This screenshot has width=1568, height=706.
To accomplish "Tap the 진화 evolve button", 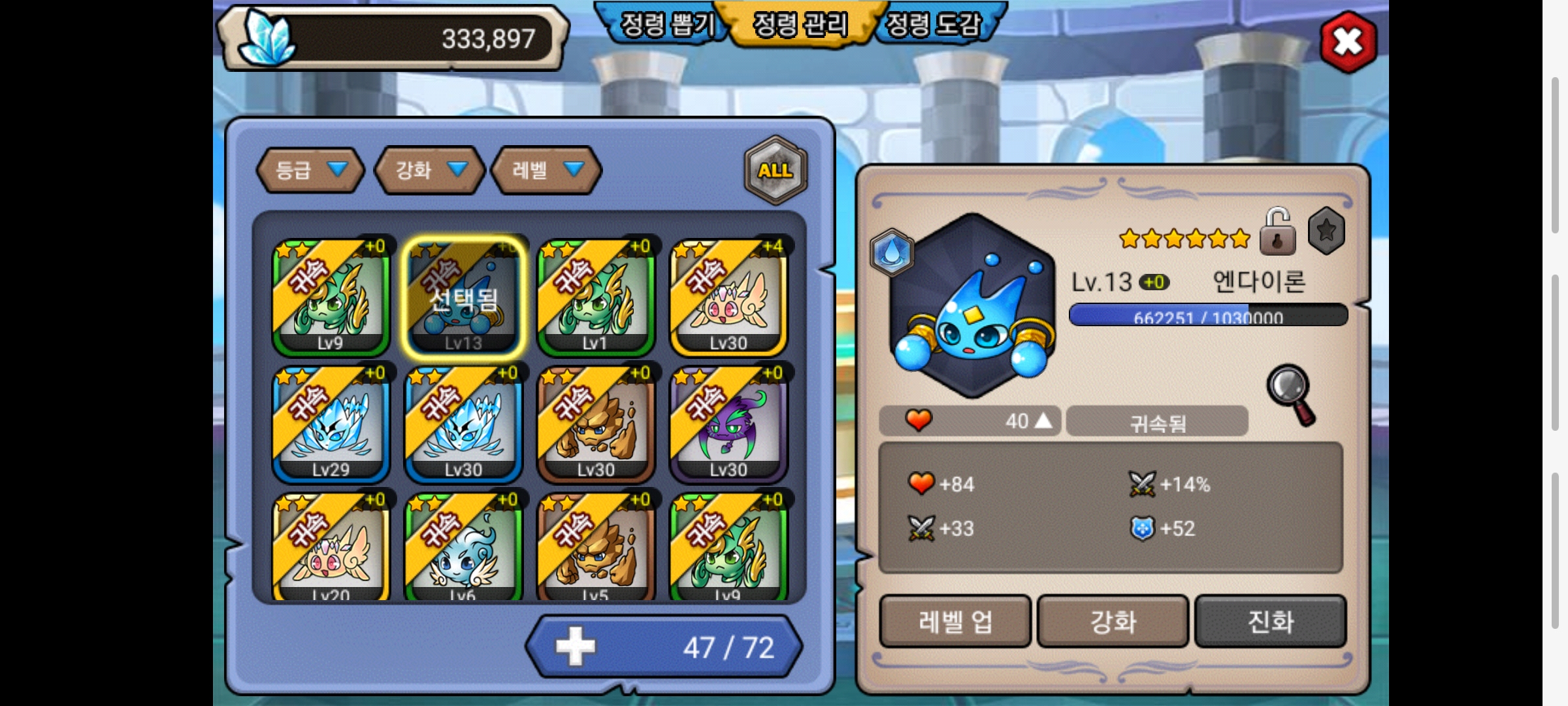I will click(1271, 621).
